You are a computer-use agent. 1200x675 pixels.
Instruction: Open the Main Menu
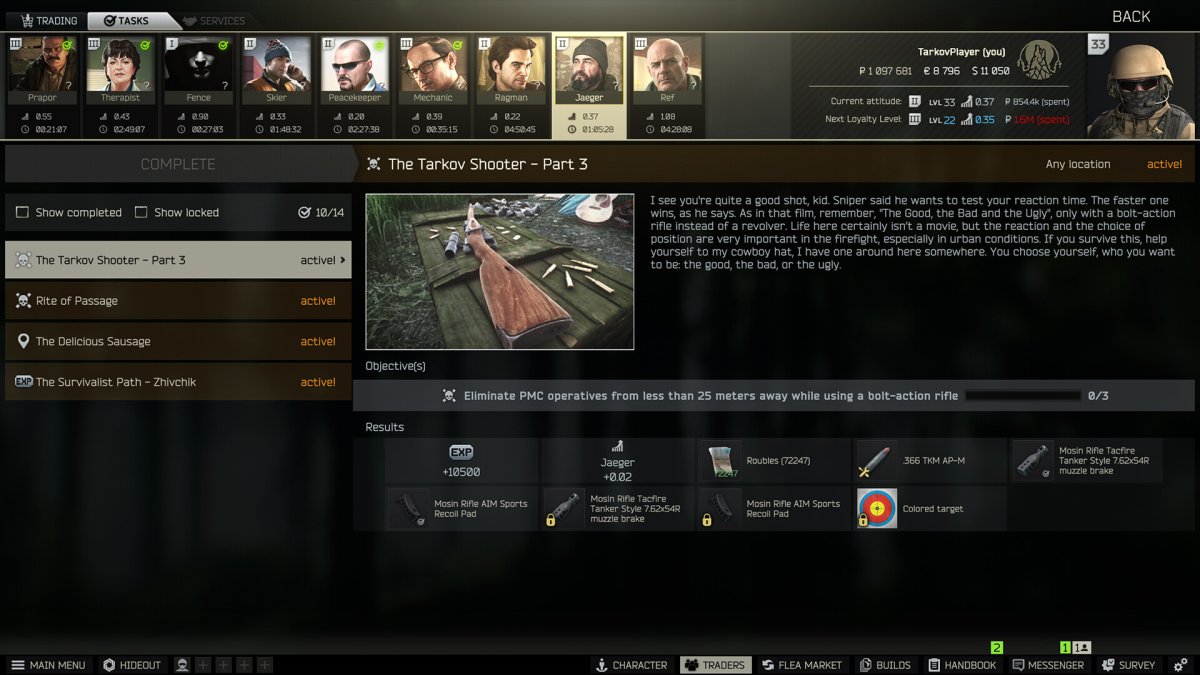[48, 665]
